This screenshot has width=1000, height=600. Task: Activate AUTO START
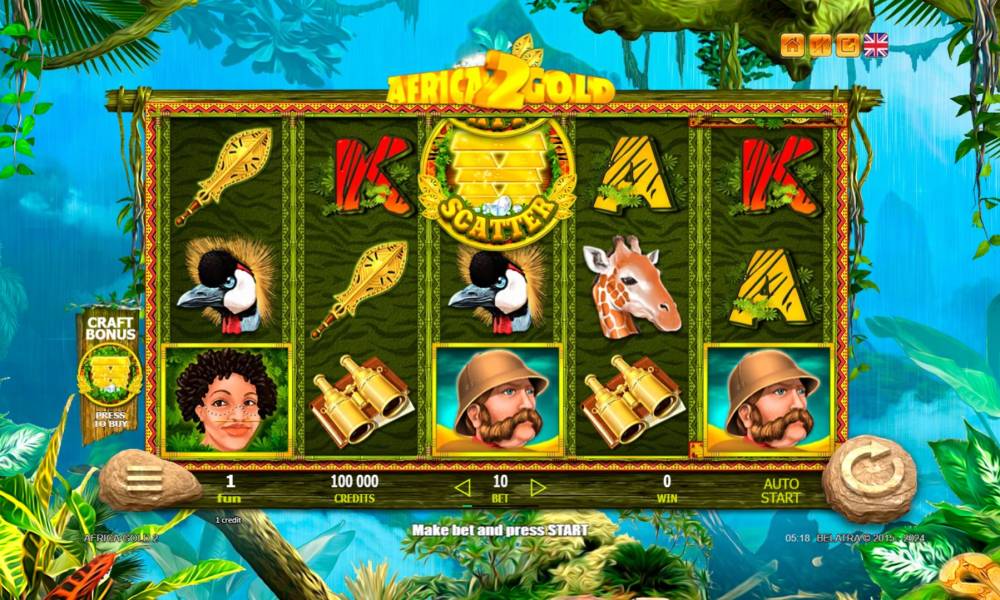coord(780,490)
